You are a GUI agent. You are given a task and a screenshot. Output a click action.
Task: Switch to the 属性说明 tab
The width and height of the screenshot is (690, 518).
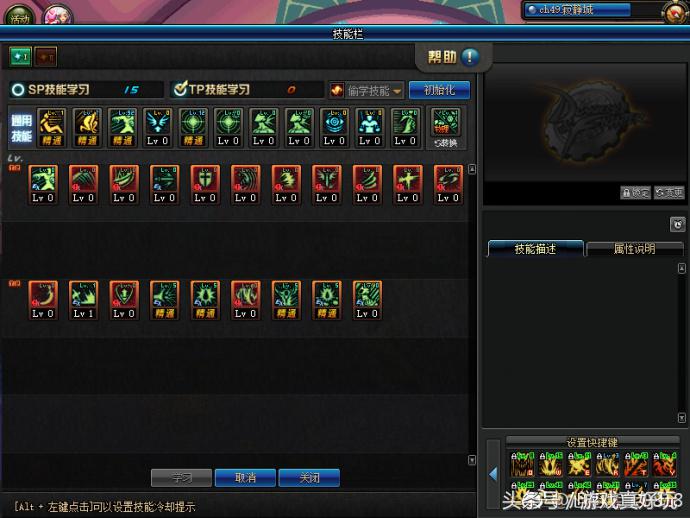click(634, 249)
